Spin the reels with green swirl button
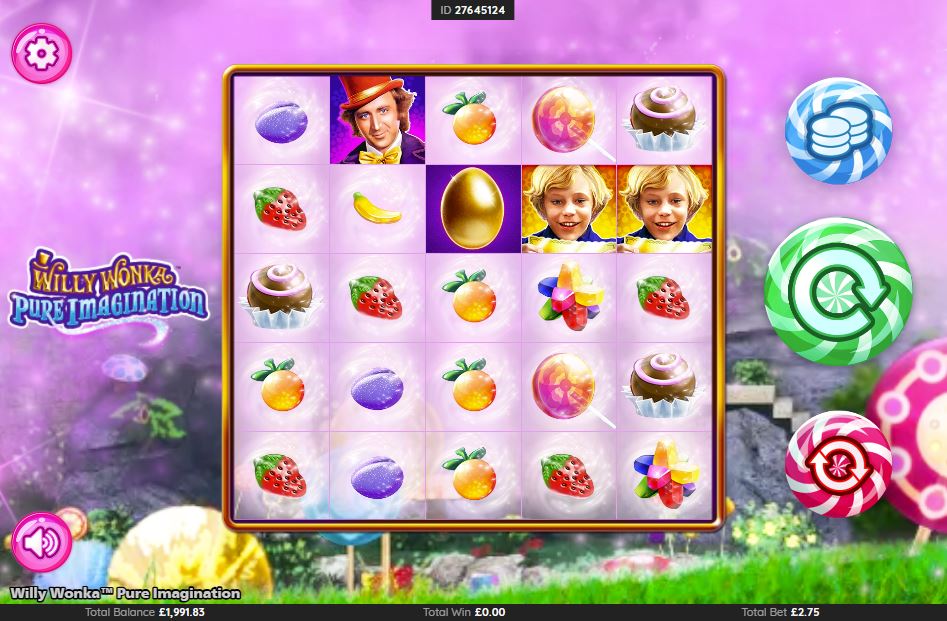Screen dimensions: 947x621 [838, 291]
